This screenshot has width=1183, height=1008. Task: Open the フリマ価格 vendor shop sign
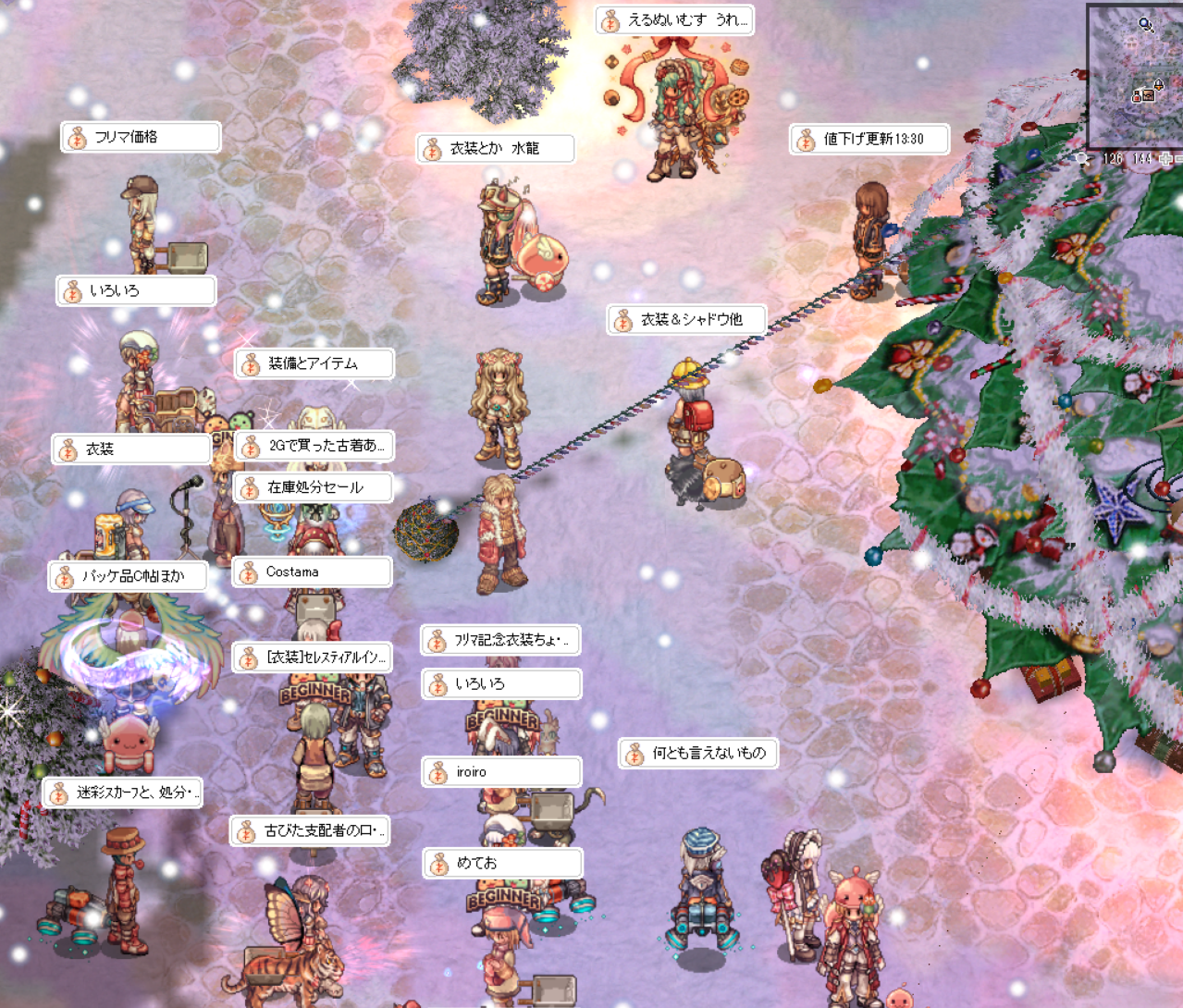click(x=141, y=137)
